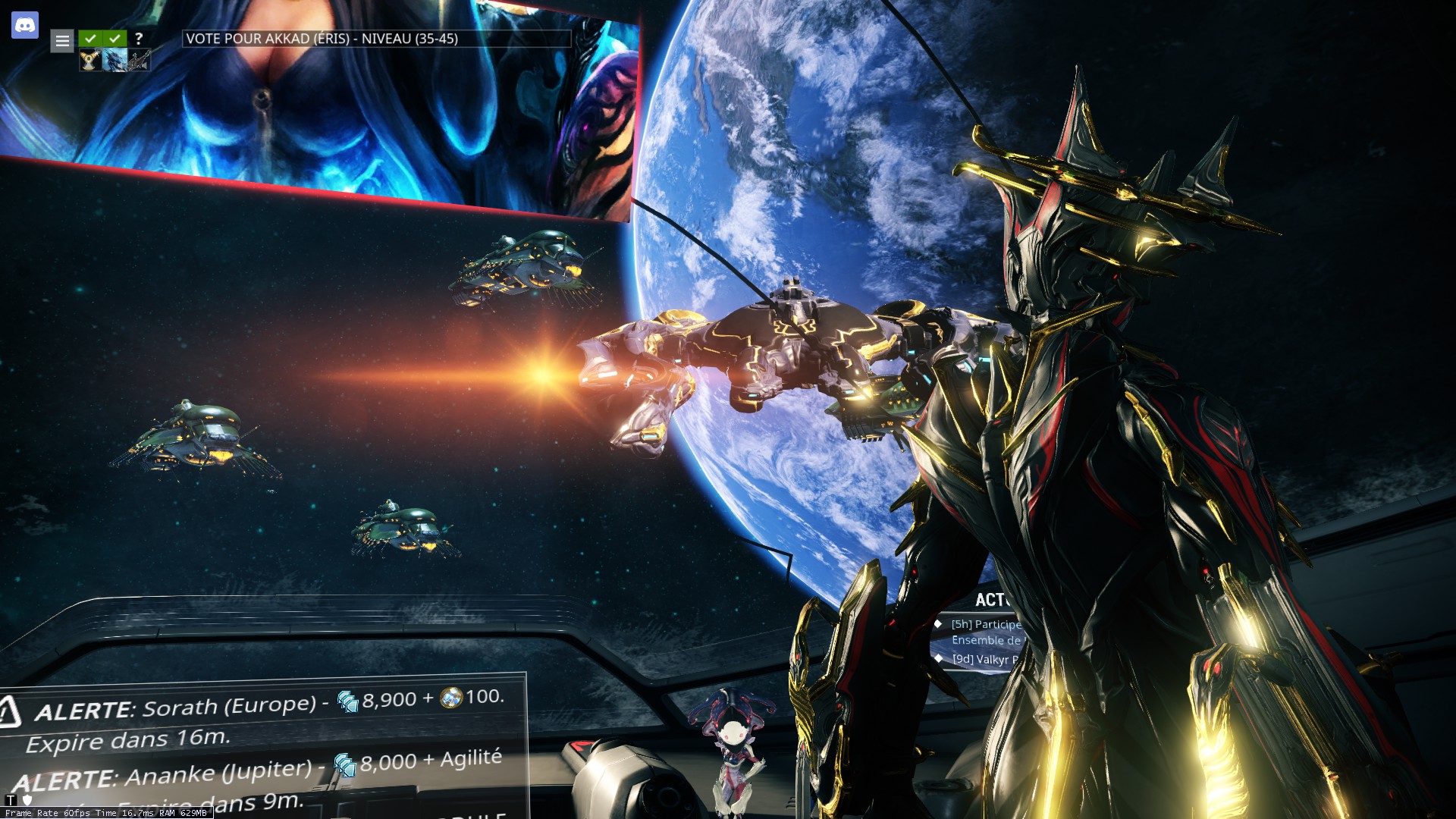
Task: Click the small white shield icon
Action: click(x=27, y=800)
